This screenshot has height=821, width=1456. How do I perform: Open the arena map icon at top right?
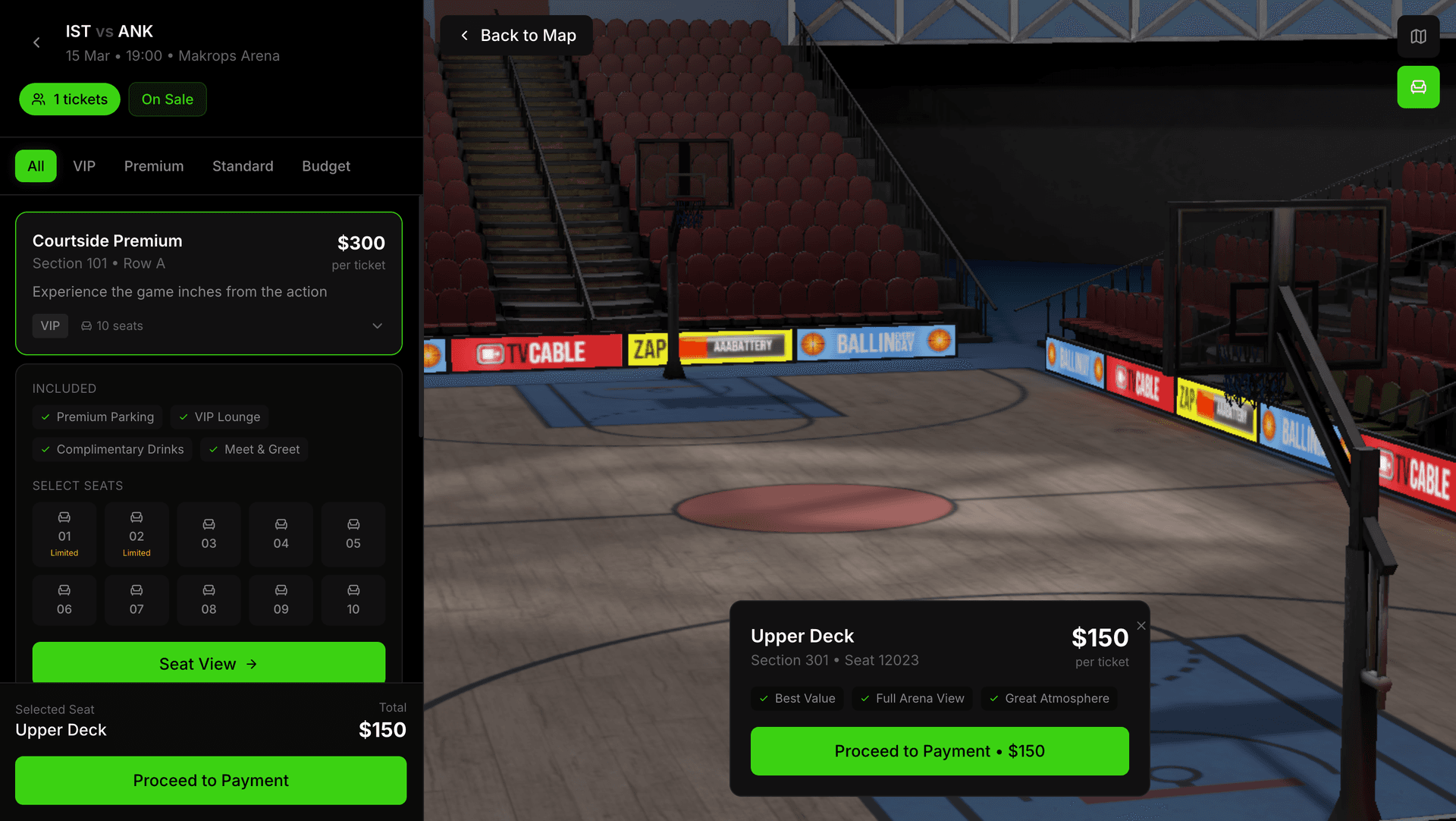point(1418,36)
